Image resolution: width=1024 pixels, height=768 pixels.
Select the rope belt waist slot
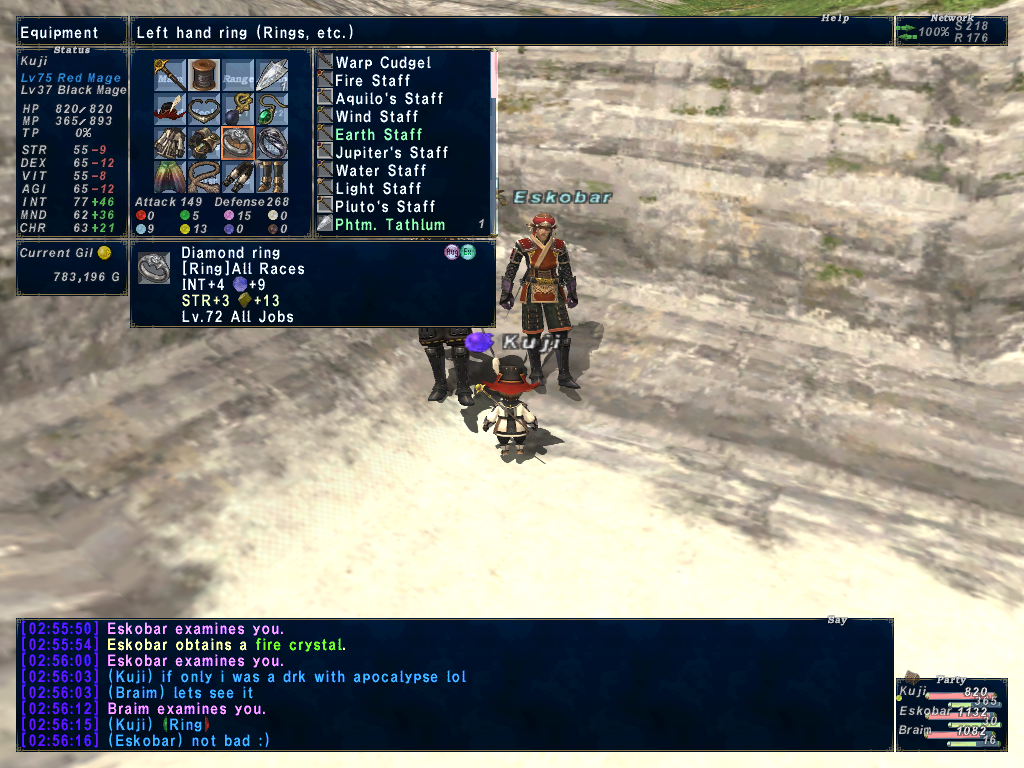[x=205, y=177]
